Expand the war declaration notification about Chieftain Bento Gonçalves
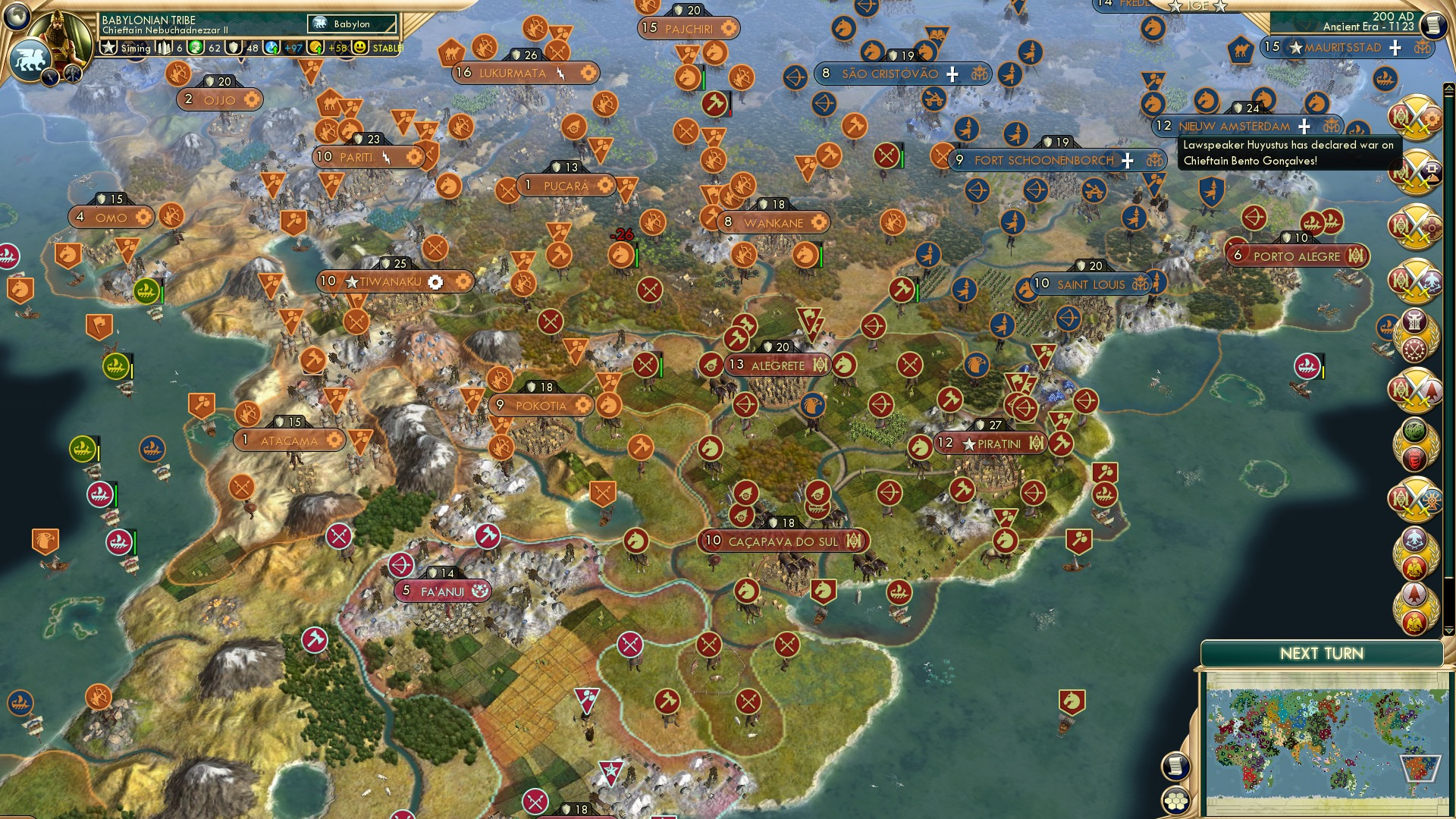The height and width of the screenshot is (819, 1456). tap(1289, 153)
